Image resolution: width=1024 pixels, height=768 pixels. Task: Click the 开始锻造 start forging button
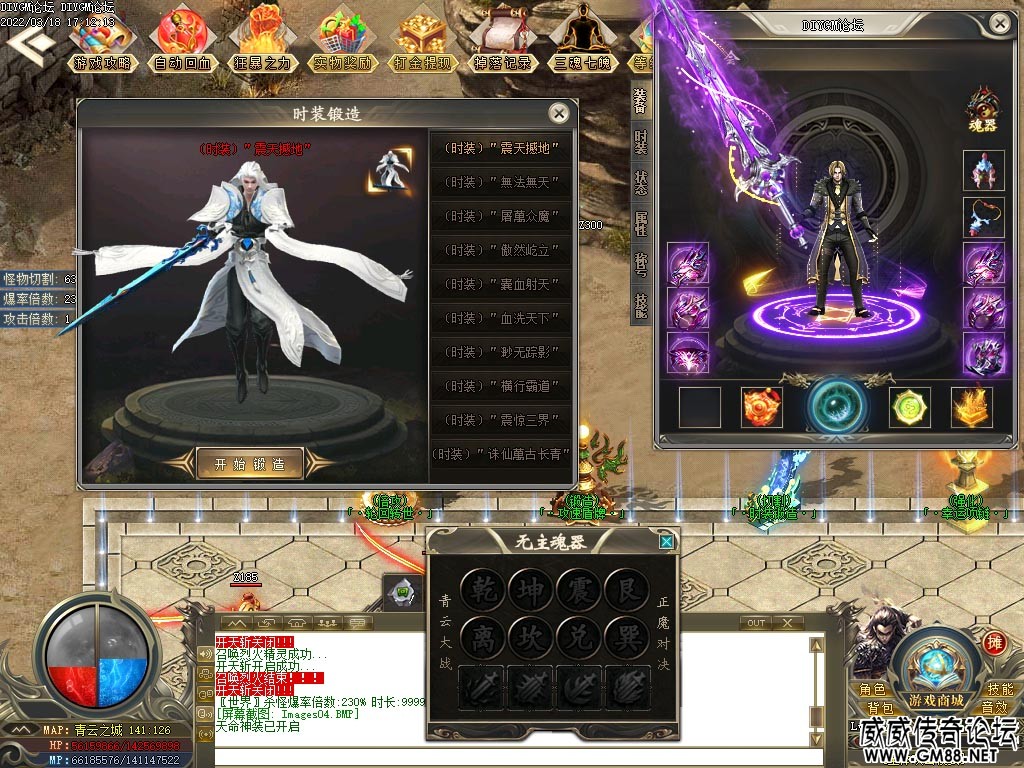click(250, 464)
